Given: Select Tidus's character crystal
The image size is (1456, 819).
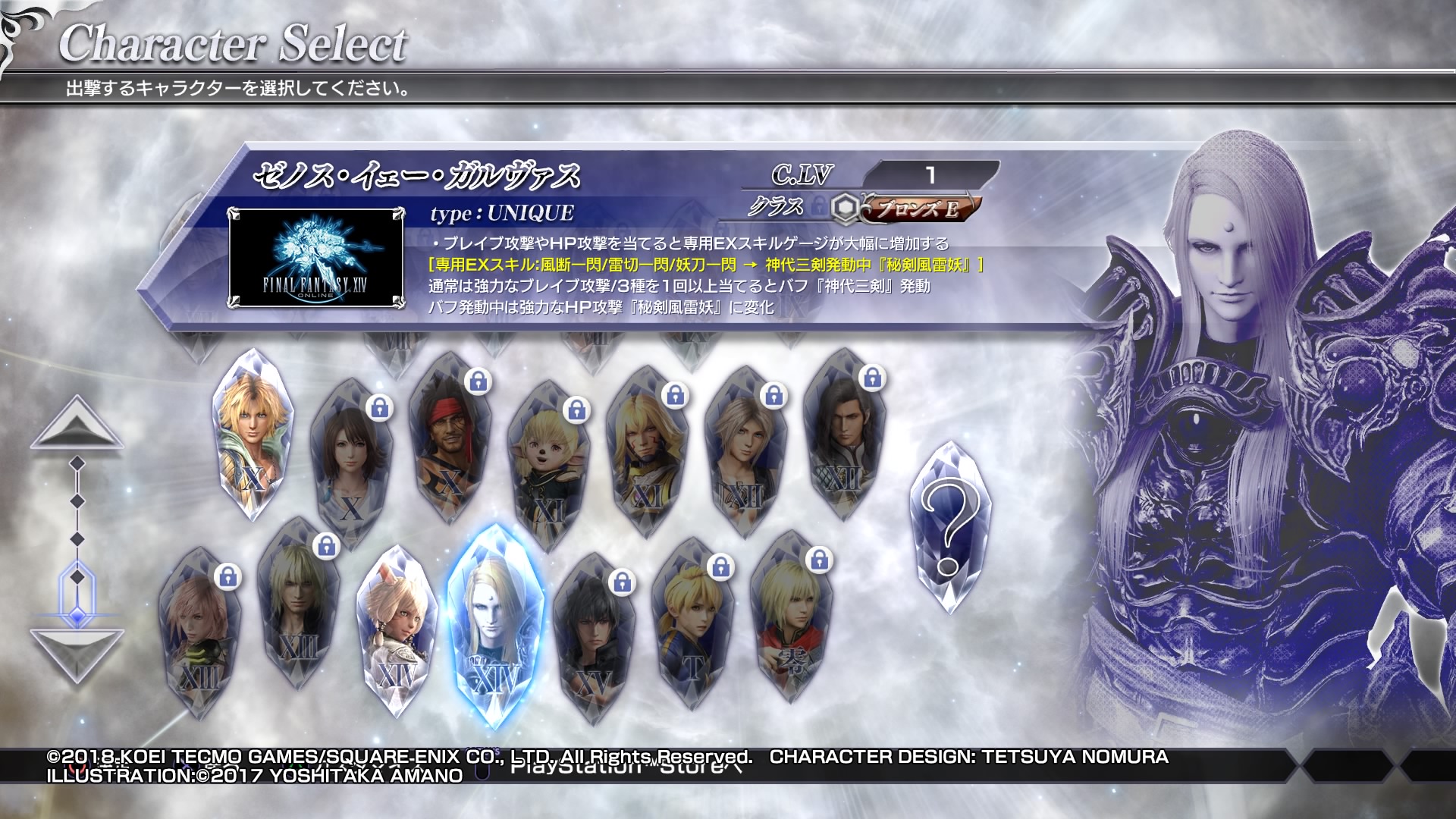Looking at the screenshot, I should point(253,432).
